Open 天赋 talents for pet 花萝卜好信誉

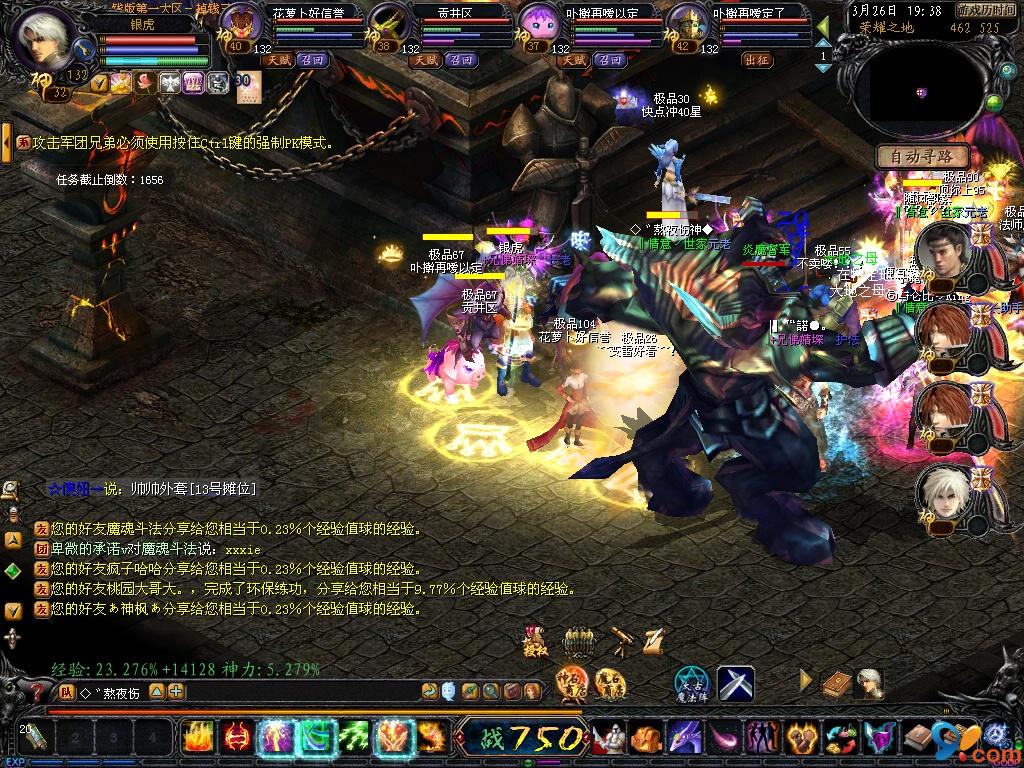pos(278,60)
